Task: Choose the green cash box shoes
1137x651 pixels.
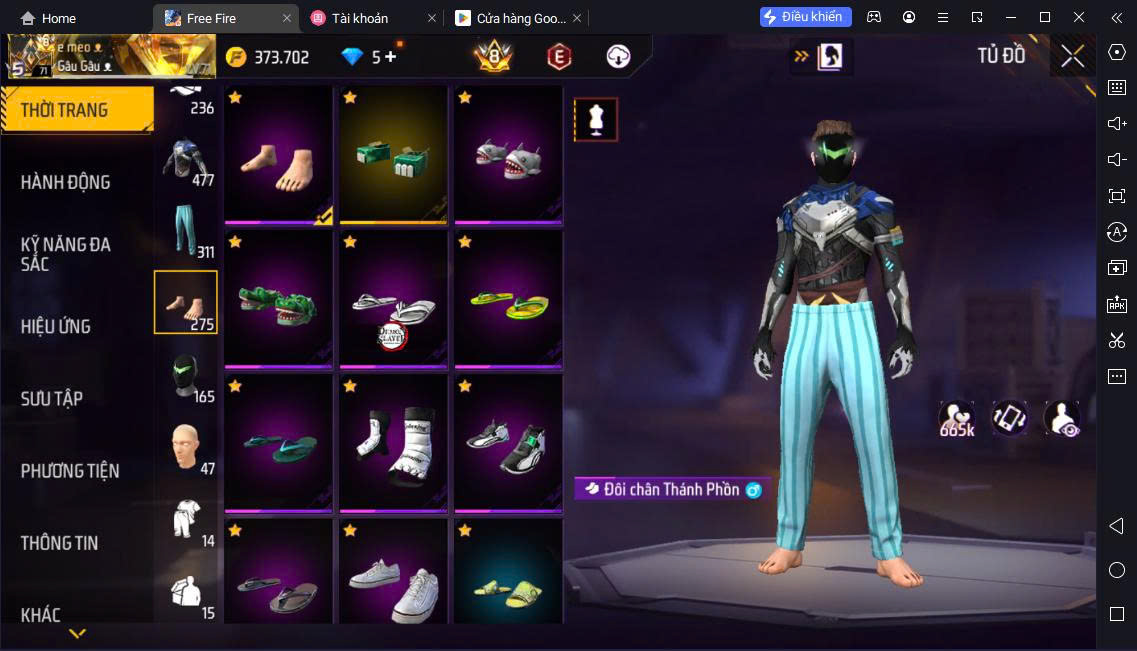Action: pyautogui.click(x=393, y=156)
